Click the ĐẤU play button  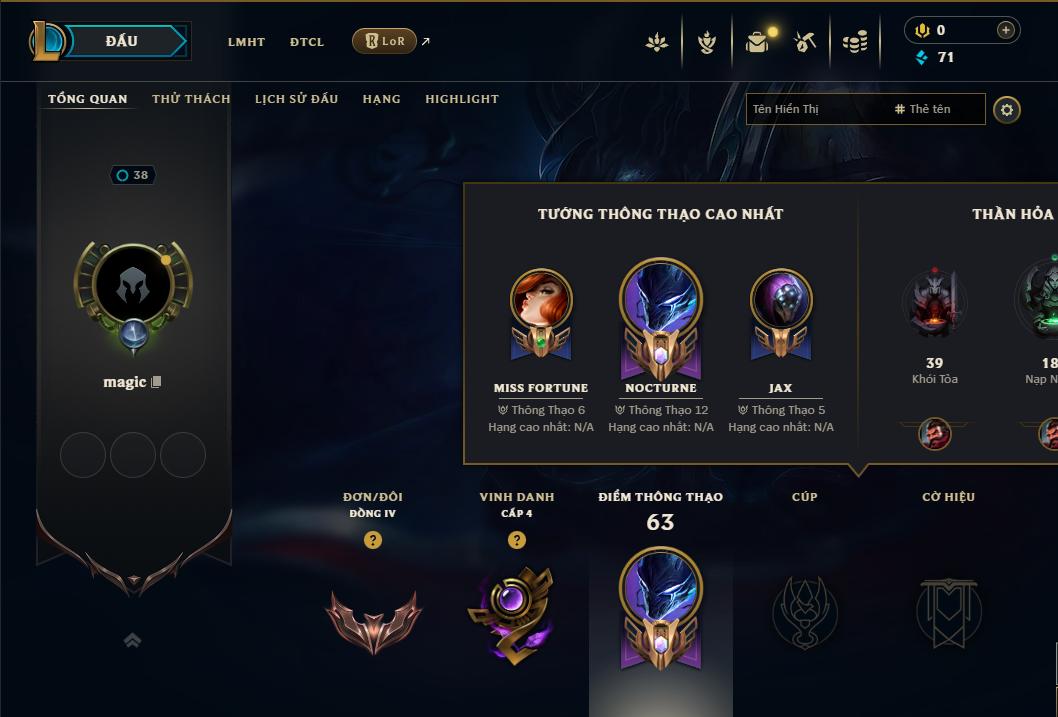pos(122,41)
